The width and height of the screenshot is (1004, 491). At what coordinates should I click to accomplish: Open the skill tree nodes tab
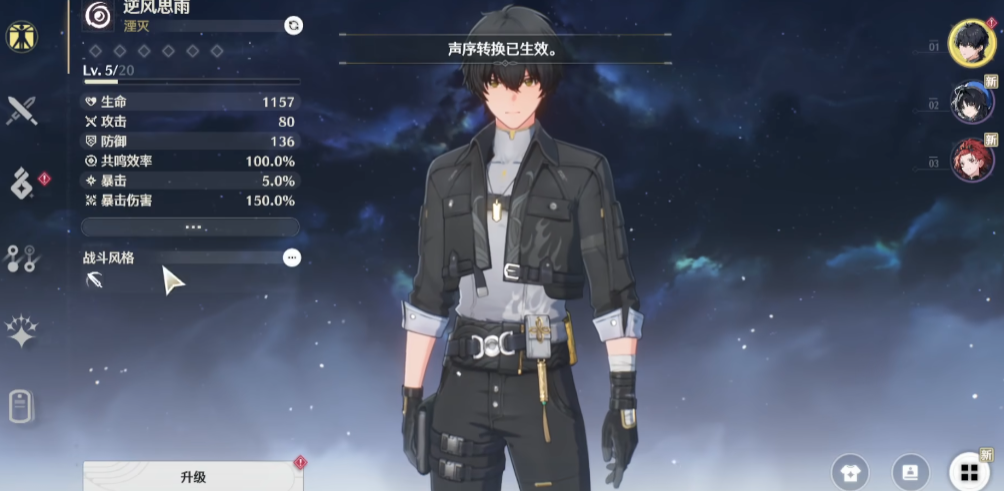coord(21,258)
